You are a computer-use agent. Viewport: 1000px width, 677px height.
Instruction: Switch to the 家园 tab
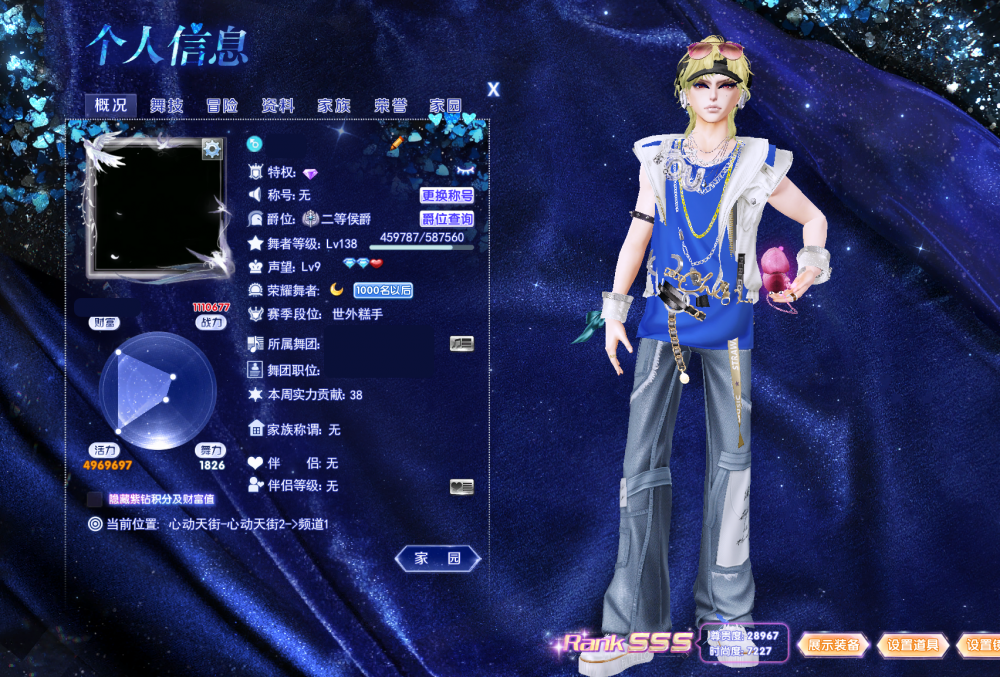click(445, 105)
